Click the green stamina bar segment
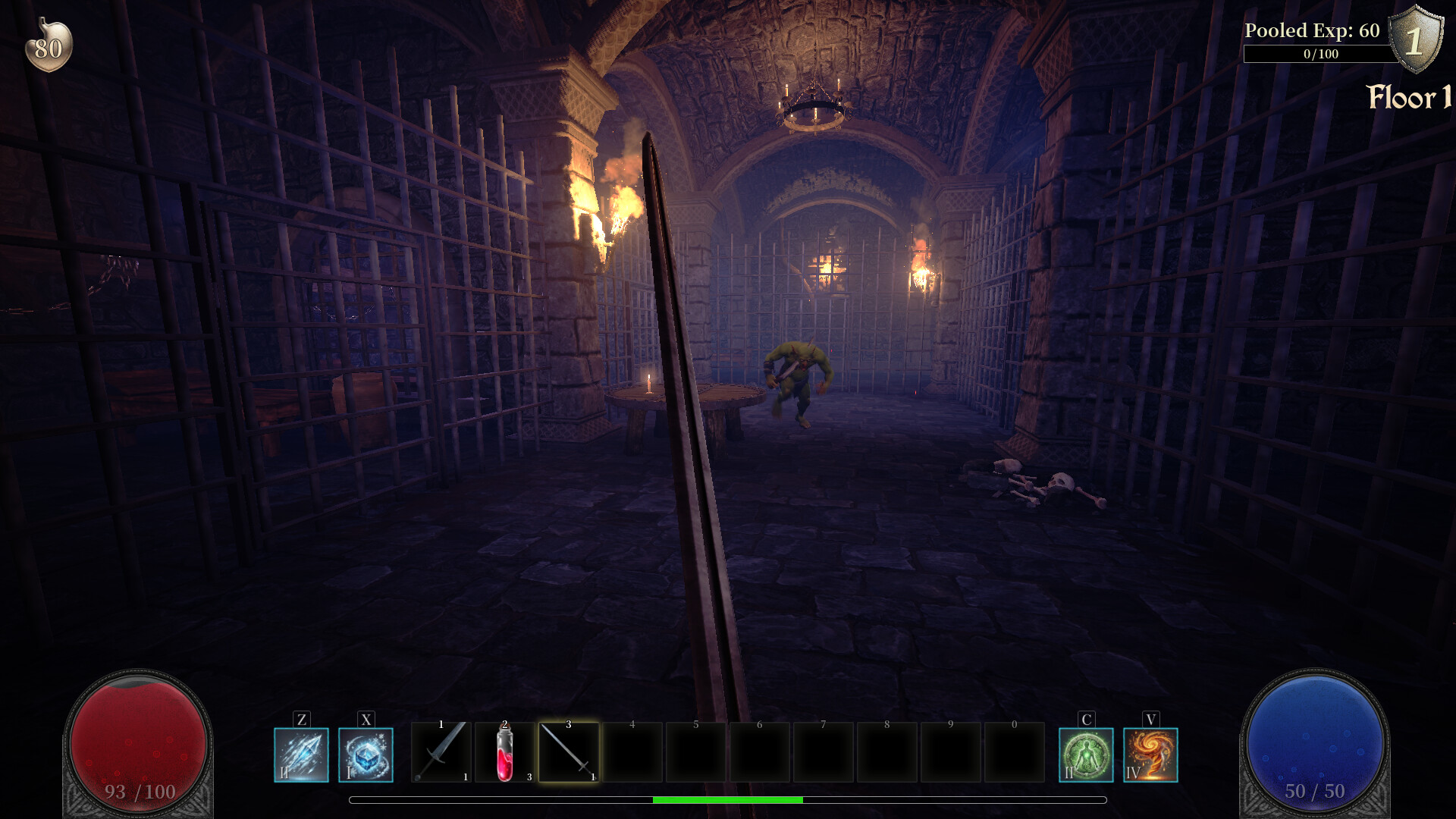Viewport: 1456px width, 819px height. (x=728, y=800)
